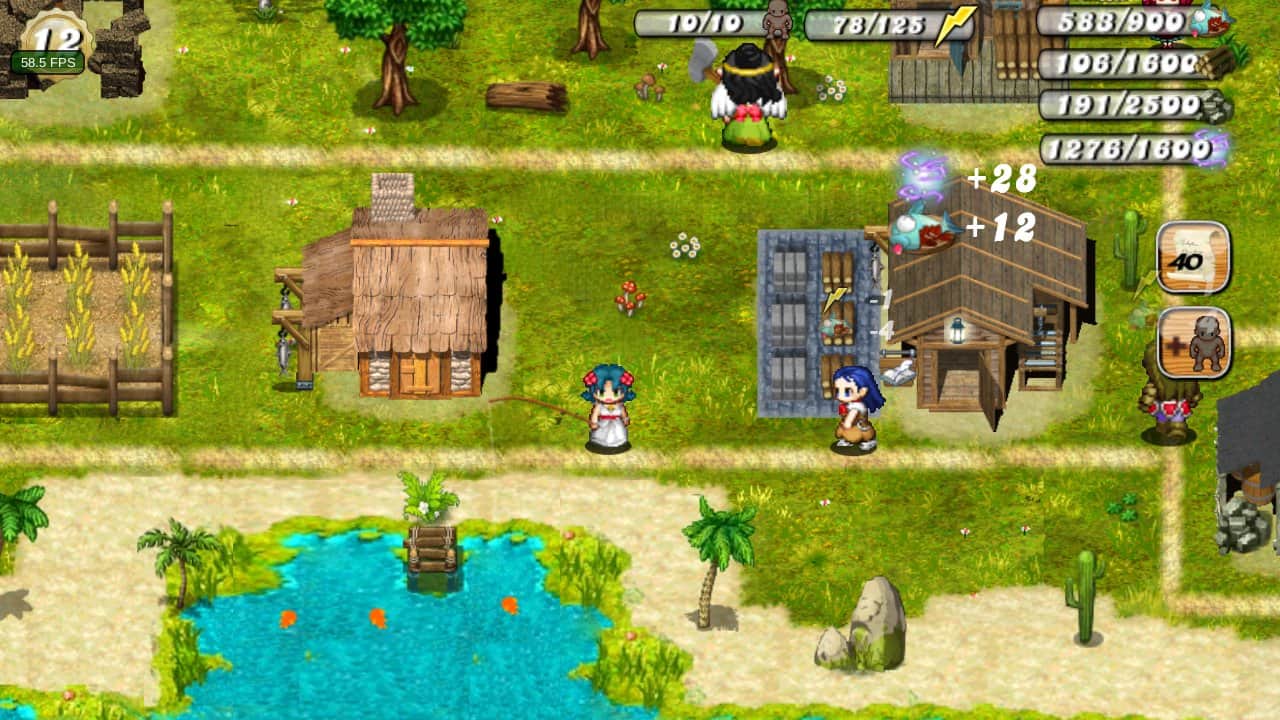Select the level 12 badge
The width and height of the screenshot is (1280, 720).
(x=54, y=38)
